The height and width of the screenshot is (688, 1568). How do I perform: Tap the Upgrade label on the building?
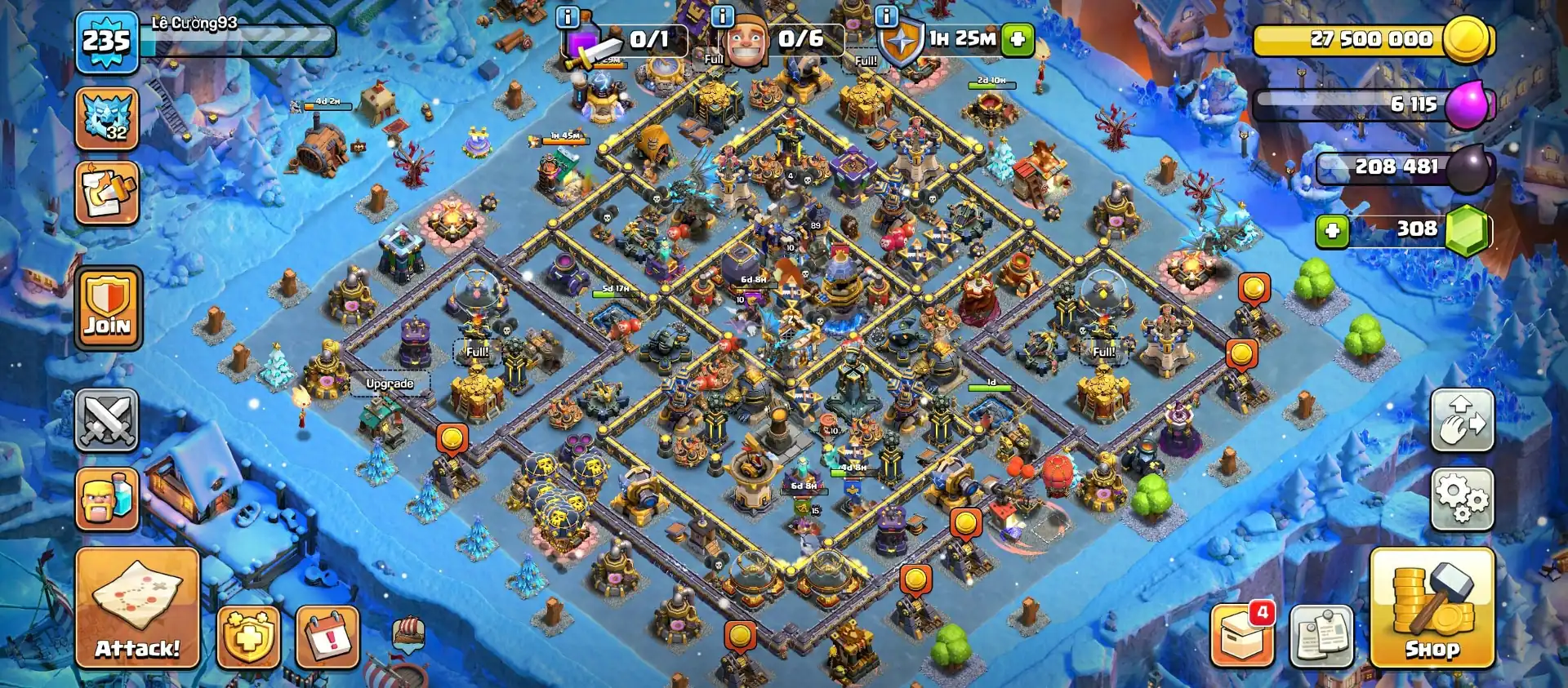390,382
